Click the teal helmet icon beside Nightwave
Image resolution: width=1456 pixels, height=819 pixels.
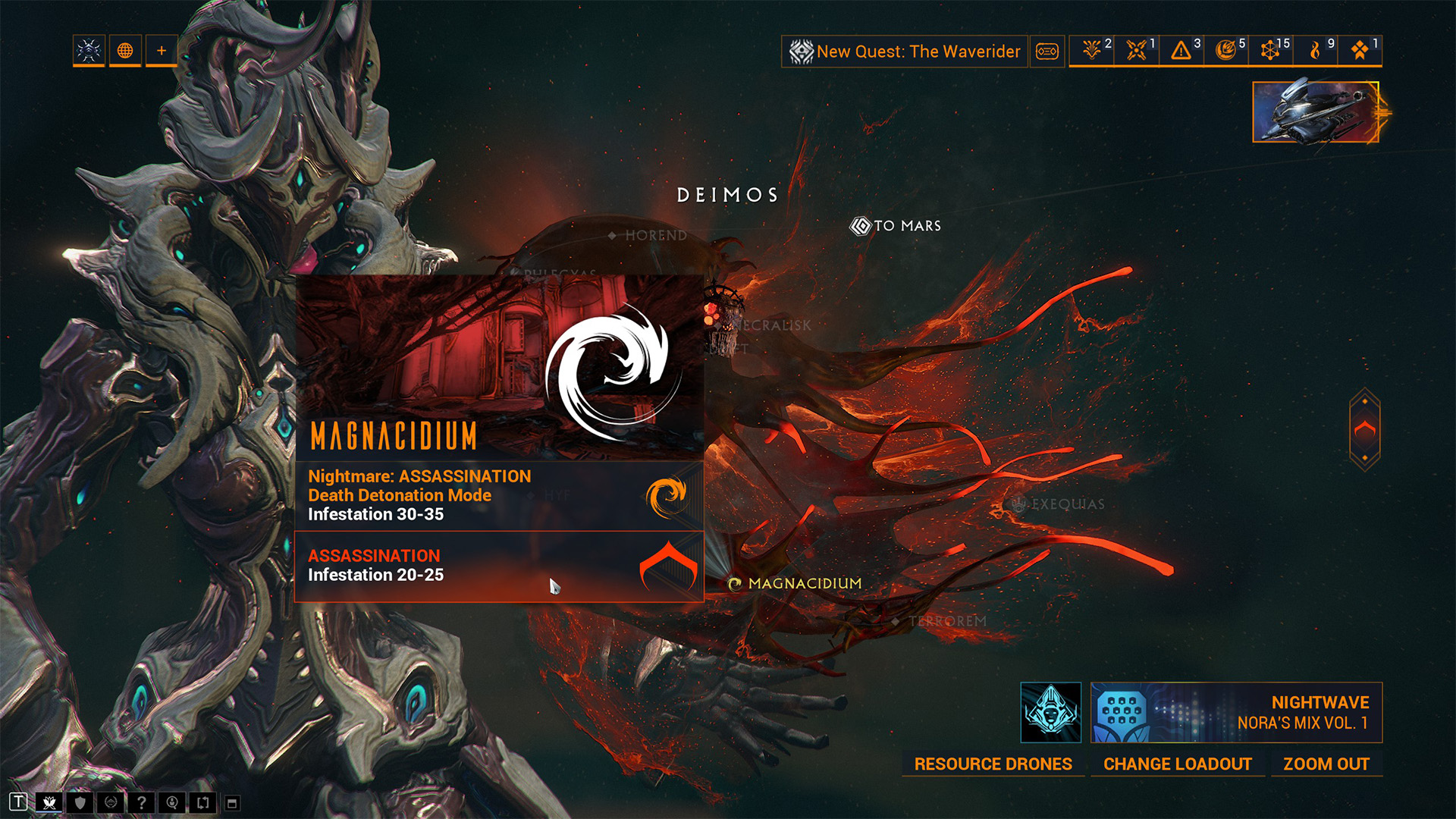[1050, 713]
